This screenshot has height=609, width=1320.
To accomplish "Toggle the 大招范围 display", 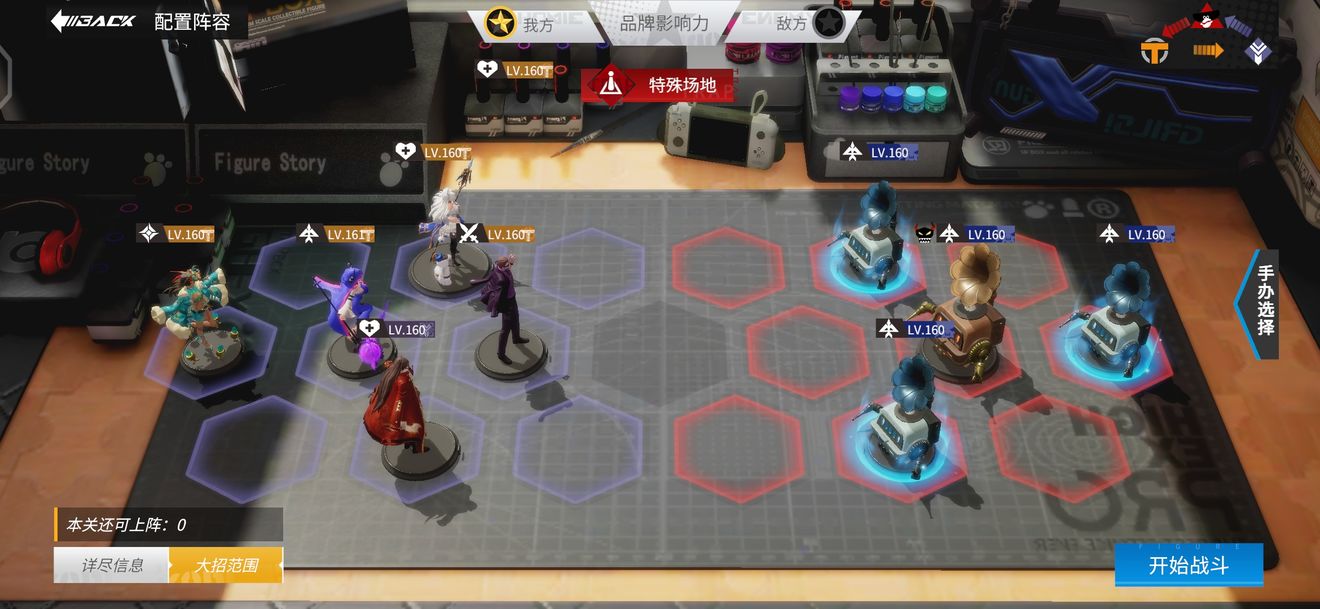I will pos(226,565).
